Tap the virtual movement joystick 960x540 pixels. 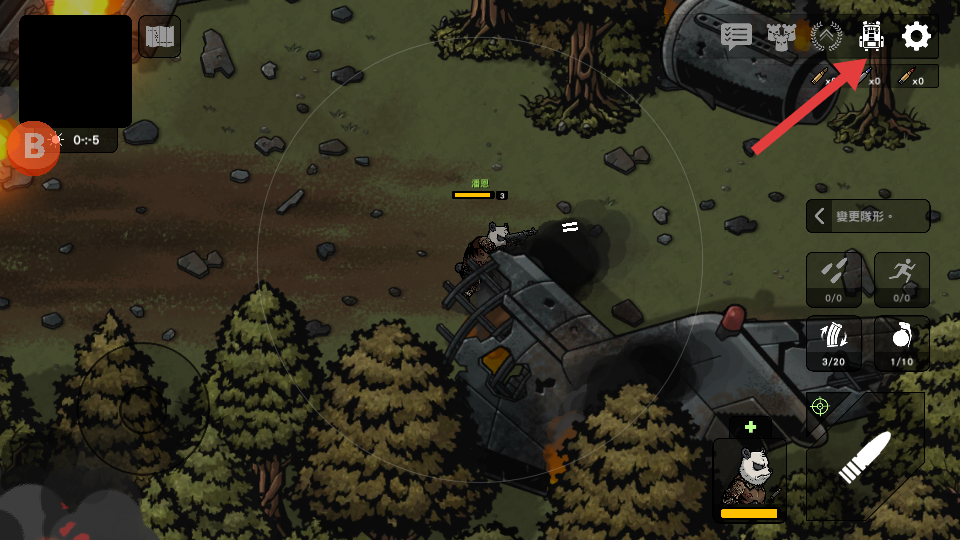(x=145, y=408)
